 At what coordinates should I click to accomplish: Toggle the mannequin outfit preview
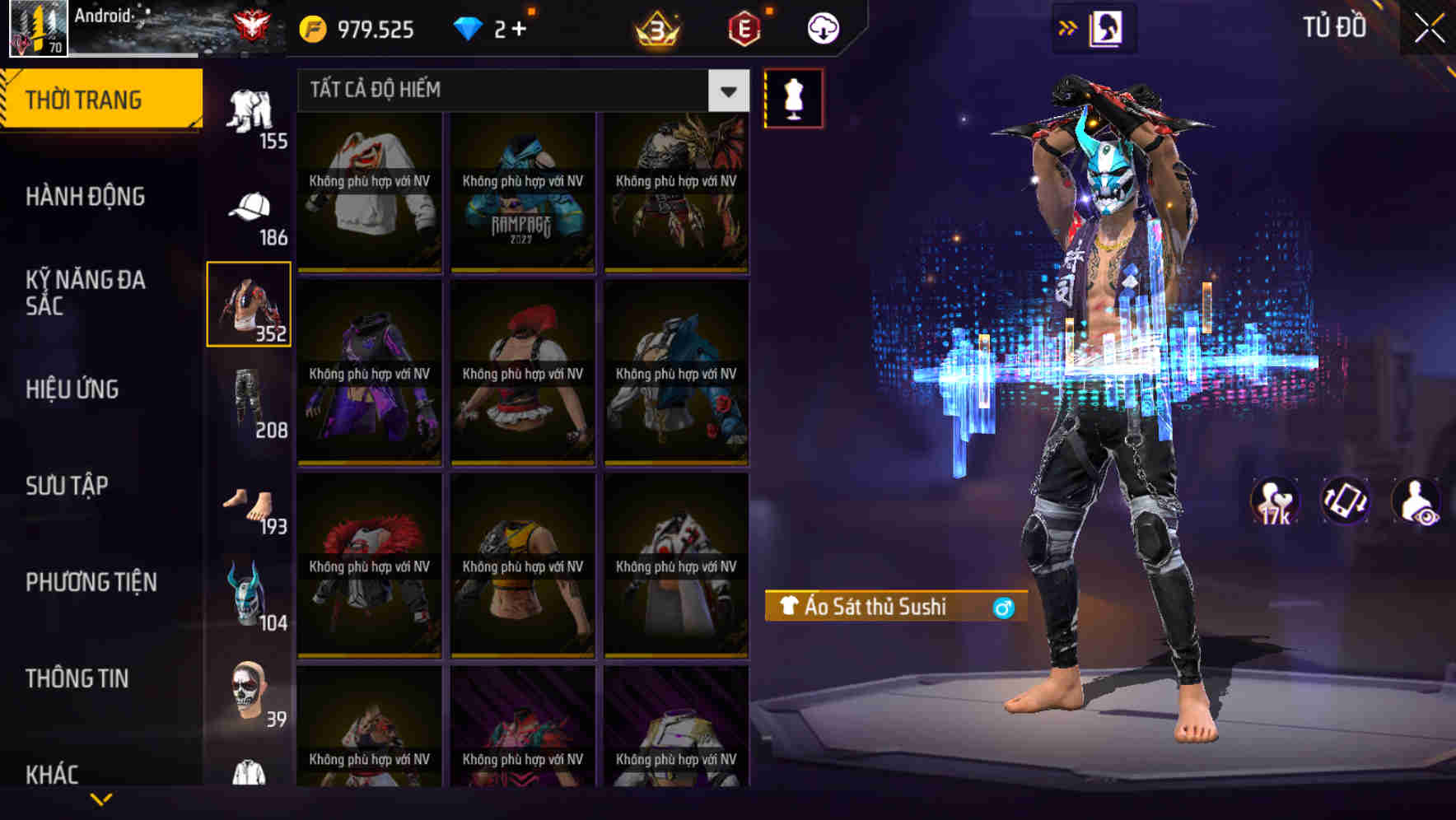coord(793,98)
